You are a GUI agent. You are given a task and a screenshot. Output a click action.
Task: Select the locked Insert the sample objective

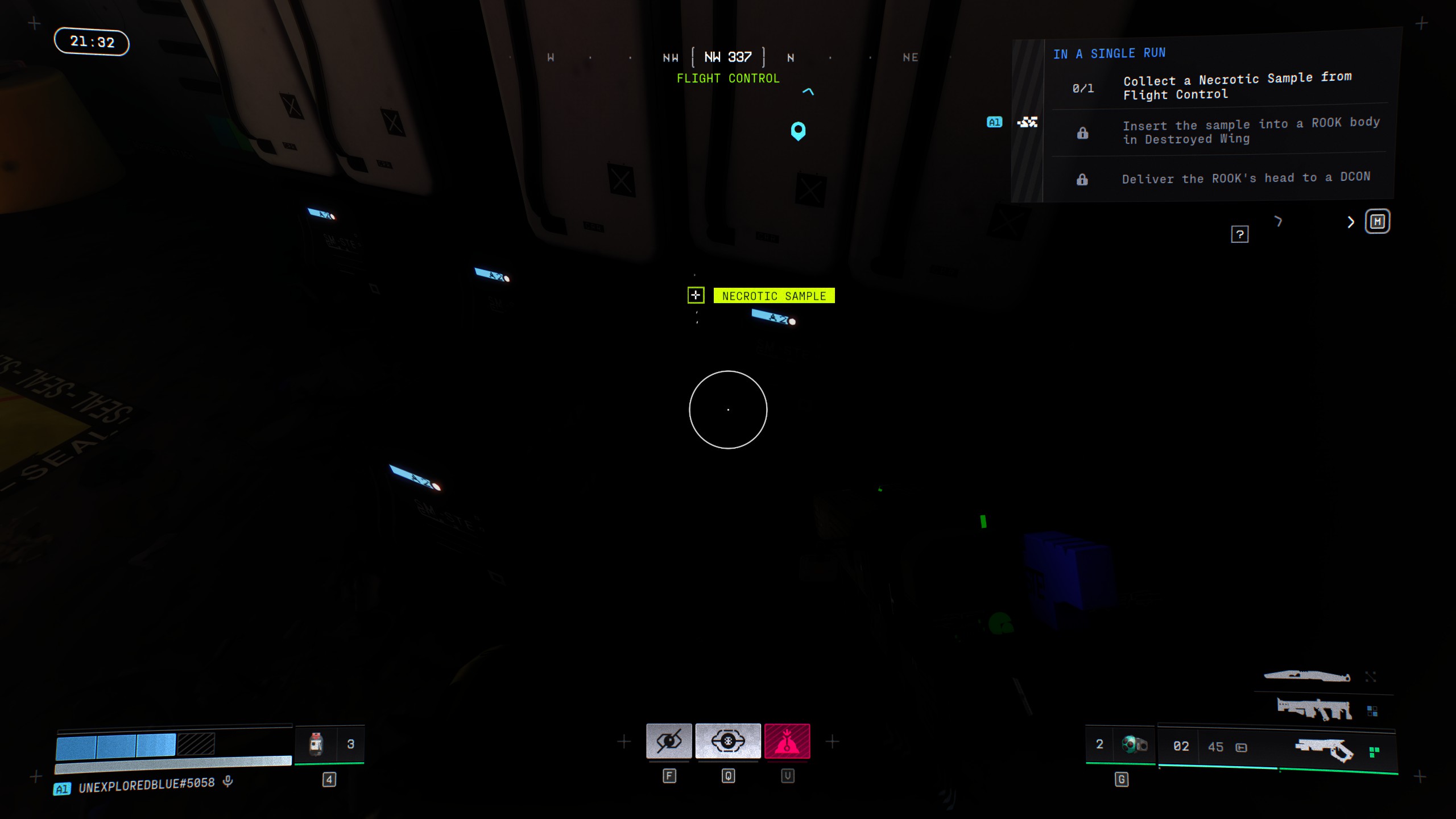(x=1250, y=131)
